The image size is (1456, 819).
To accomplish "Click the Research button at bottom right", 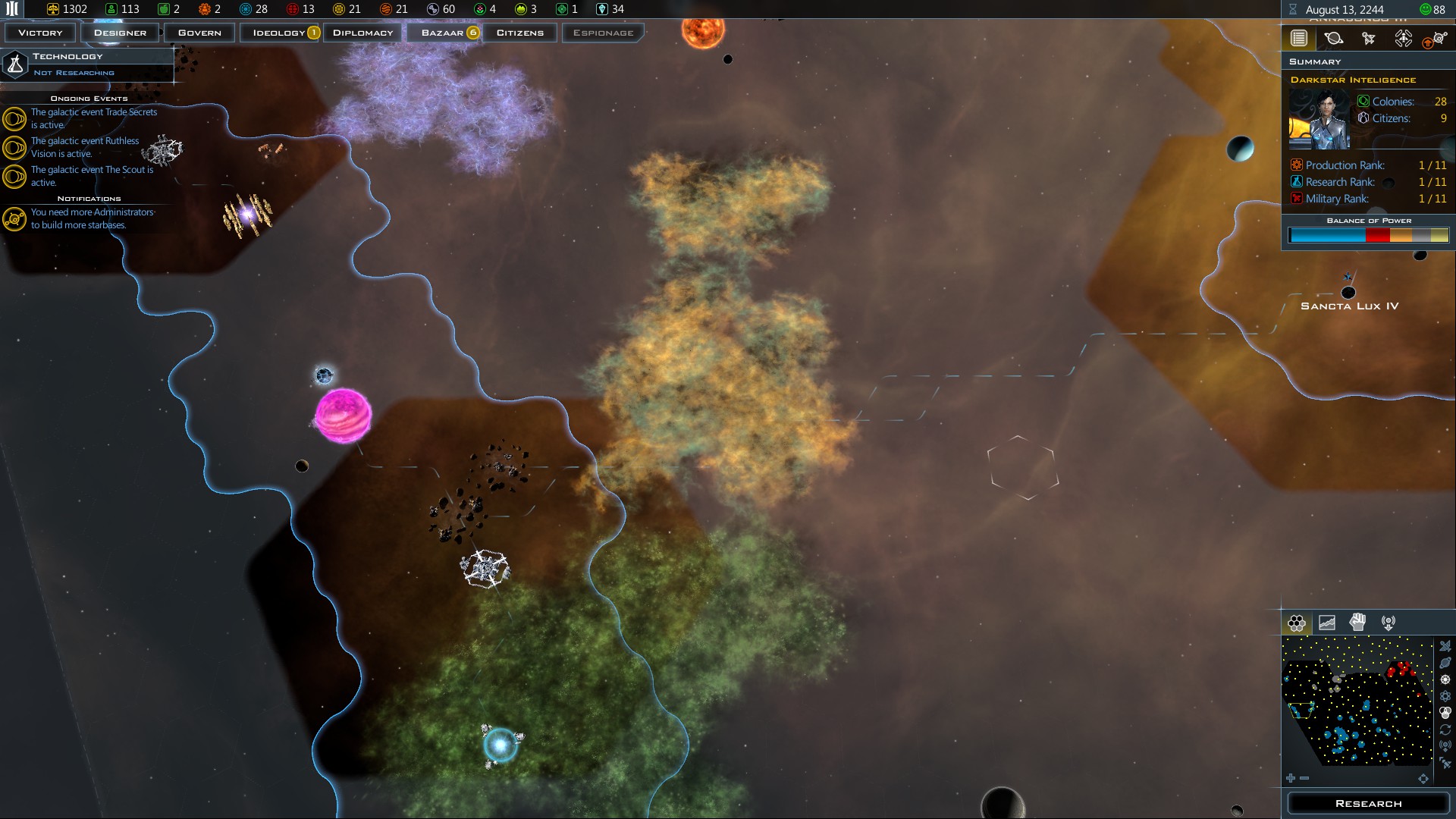I will [x=1367, y=803].
